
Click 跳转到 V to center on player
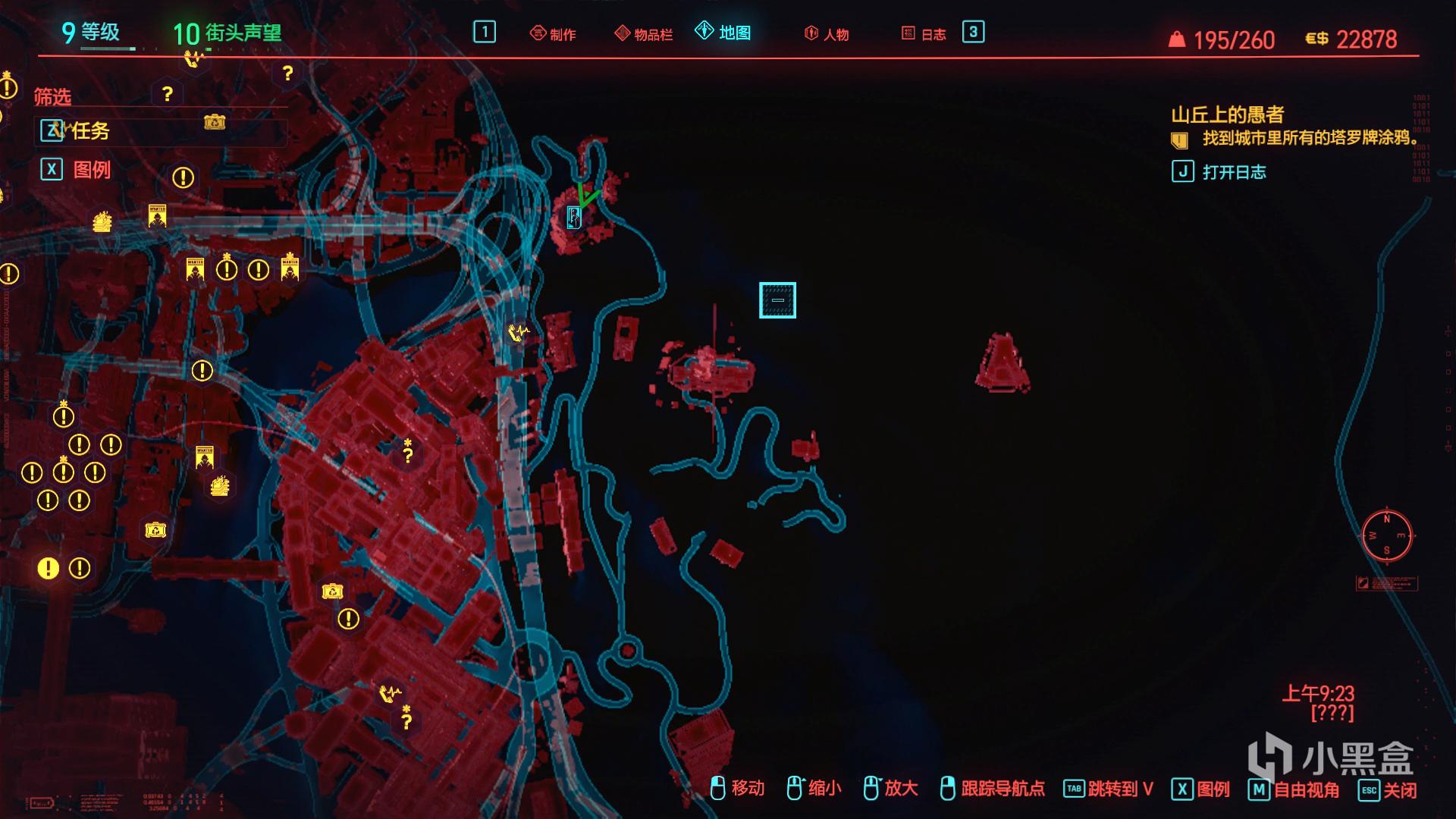(1109, 789)
